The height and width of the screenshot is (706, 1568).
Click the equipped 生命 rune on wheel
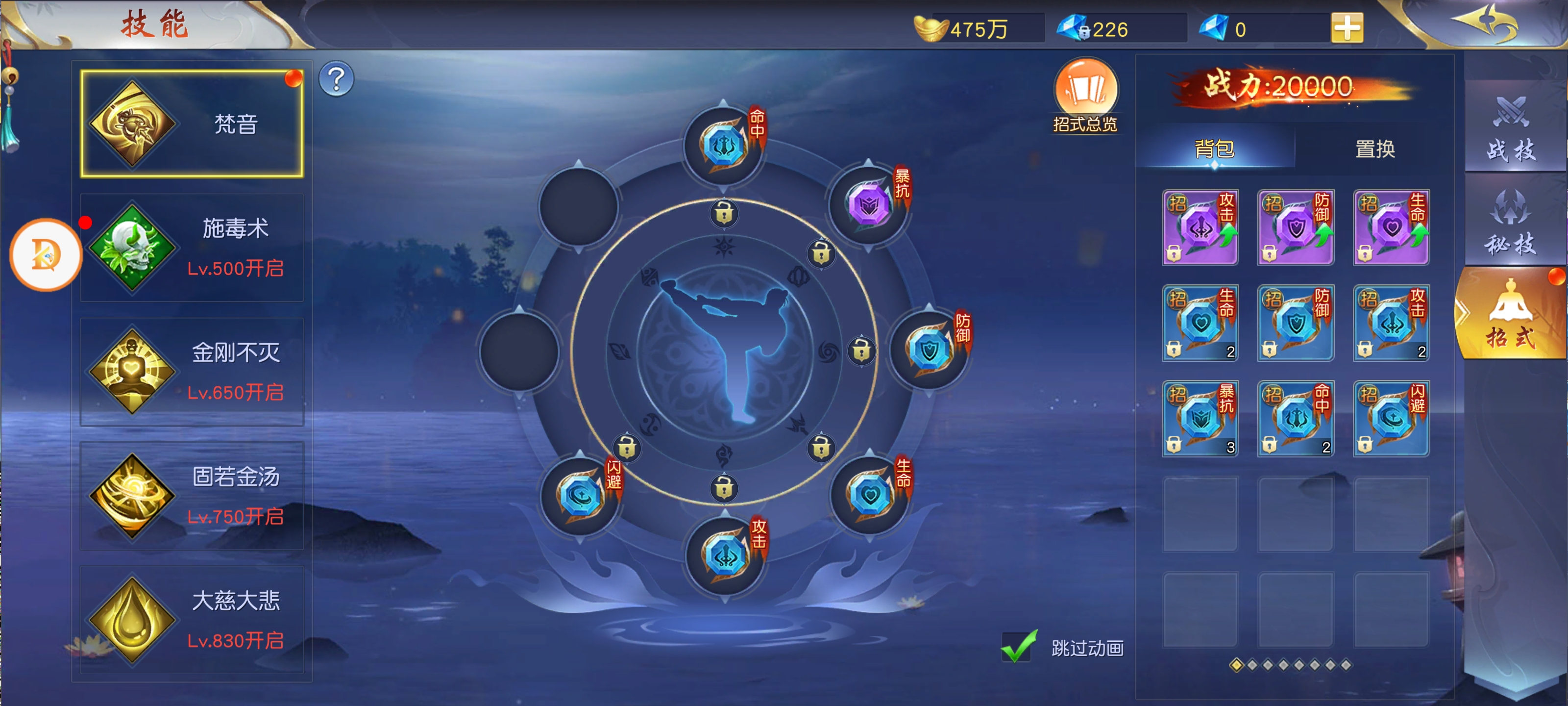[870, 495]
